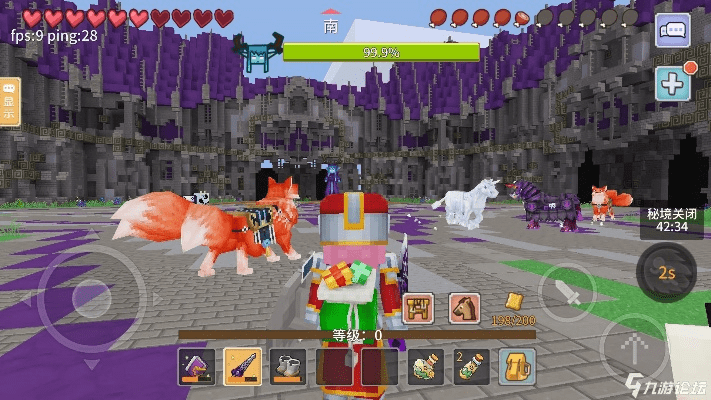Open the chat bubble button

pos(672,30)
